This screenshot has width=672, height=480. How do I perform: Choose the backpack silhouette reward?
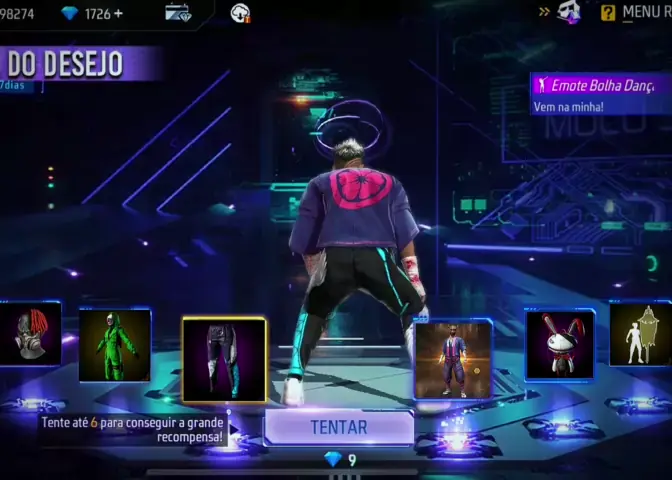point(643,335)
